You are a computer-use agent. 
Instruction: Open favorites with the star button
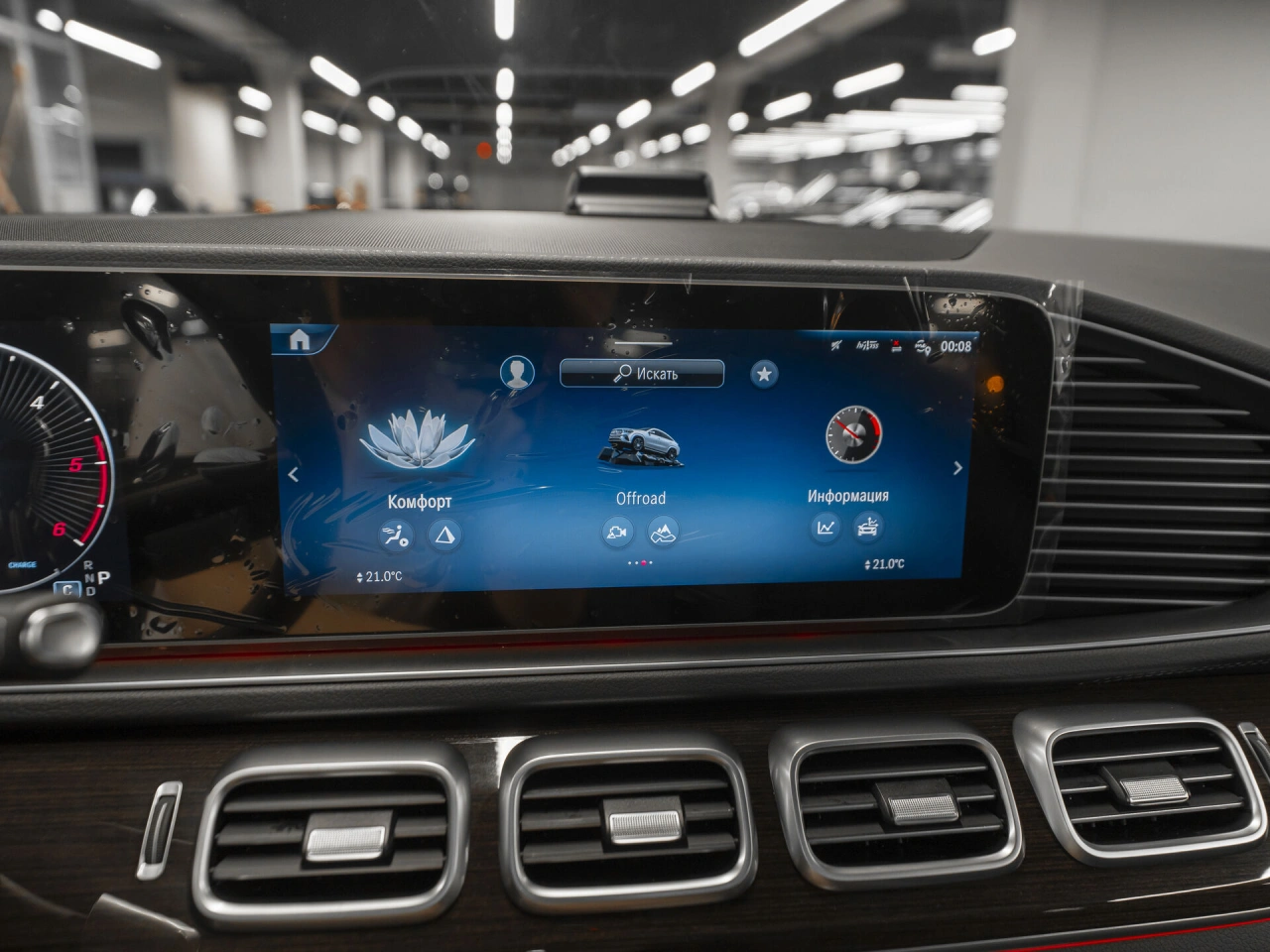(764, 374)
